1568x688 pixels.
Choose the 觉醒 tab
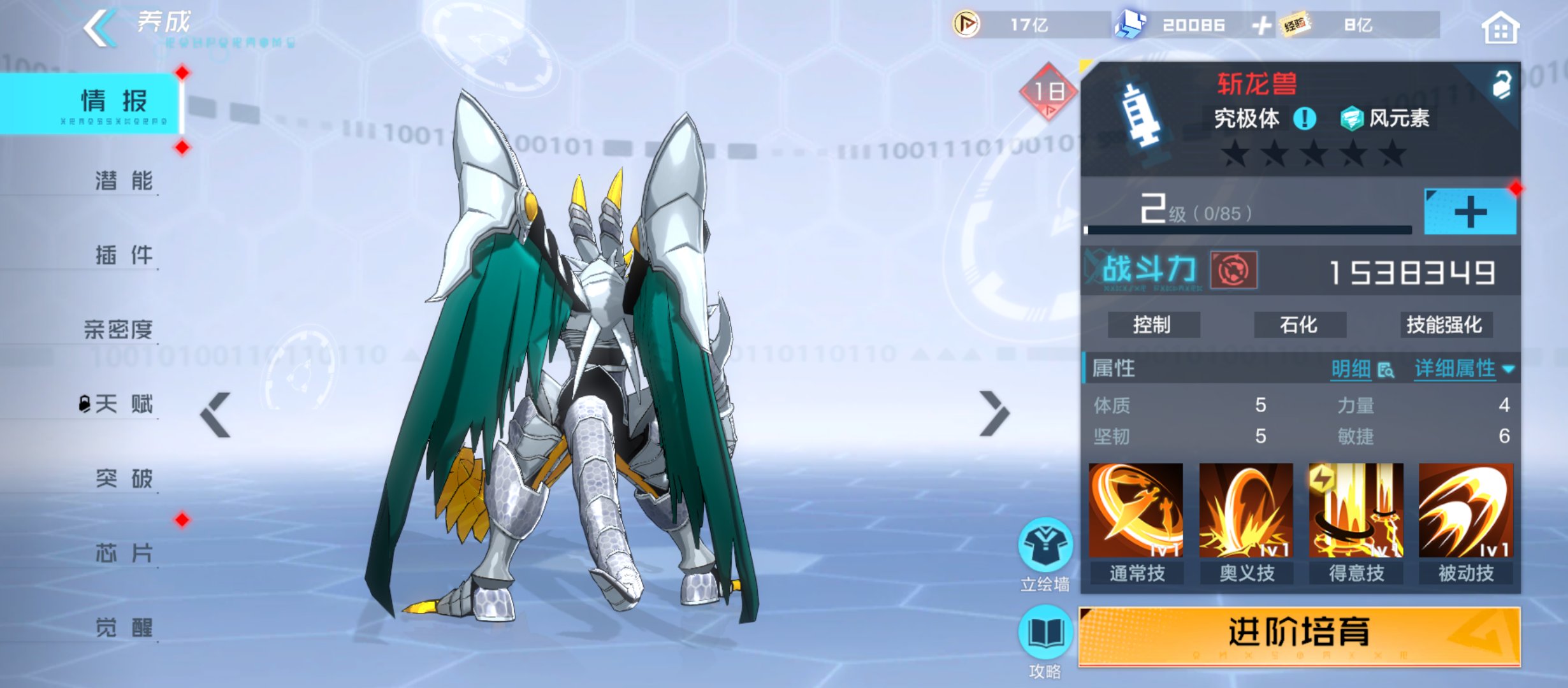pyautogui.click(x=123, y=628)
